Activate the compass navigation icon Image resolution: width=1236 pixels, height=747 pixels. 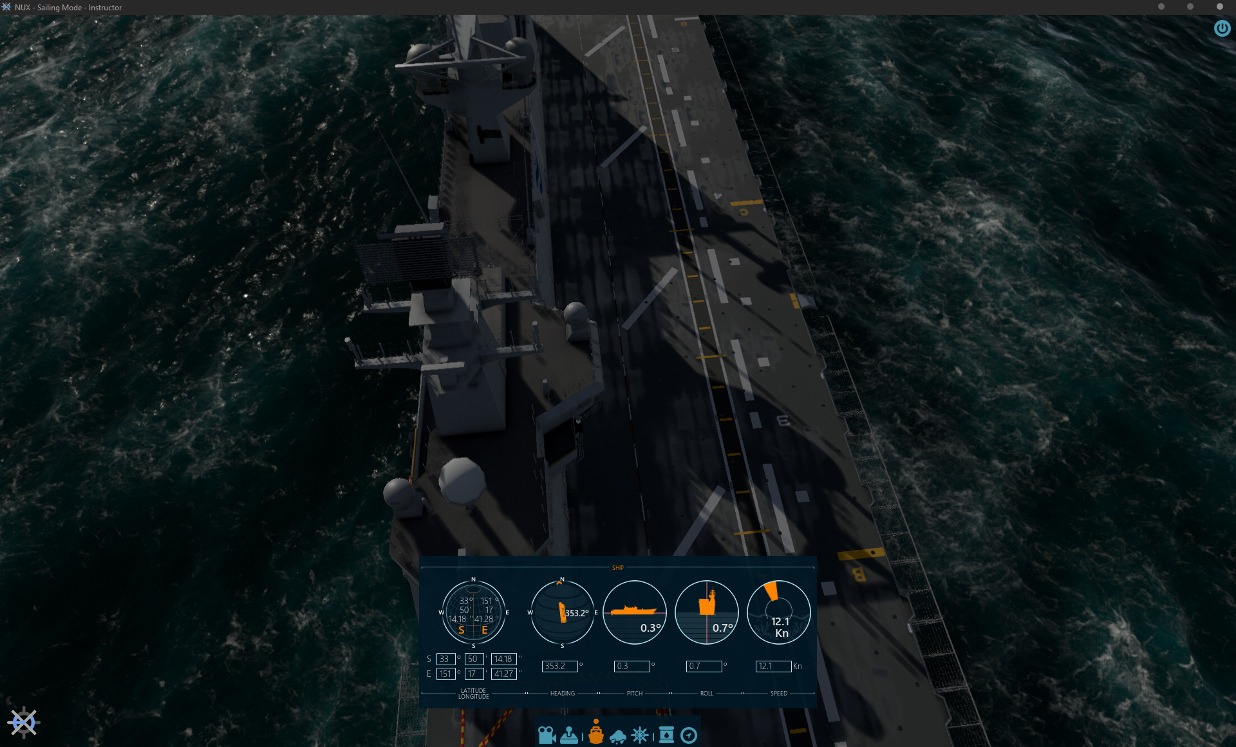[689, 735]
